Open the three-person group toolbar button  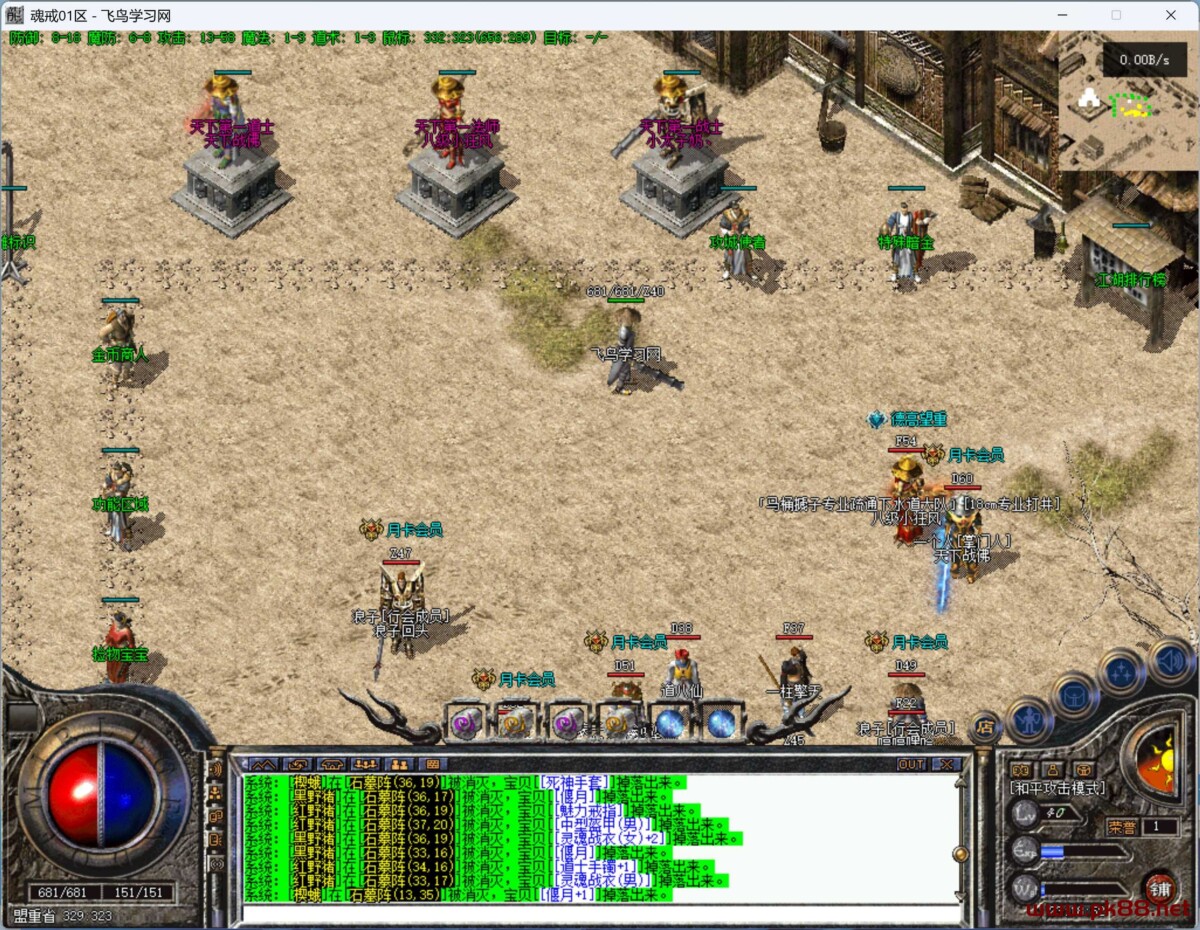click(x=364, y=764)
